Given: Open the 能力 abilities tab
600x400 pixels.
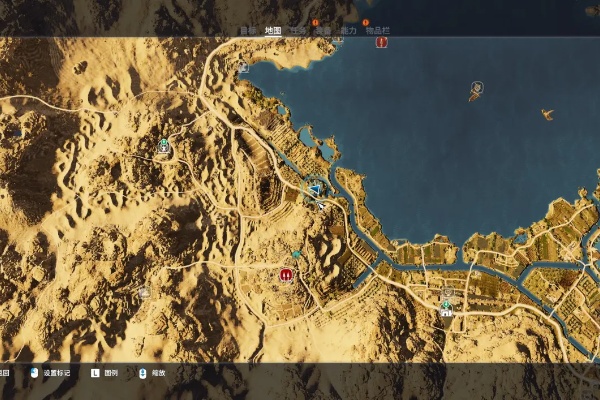Looking at the screenshot, I should pyautogui.click(x=348, y=30).
